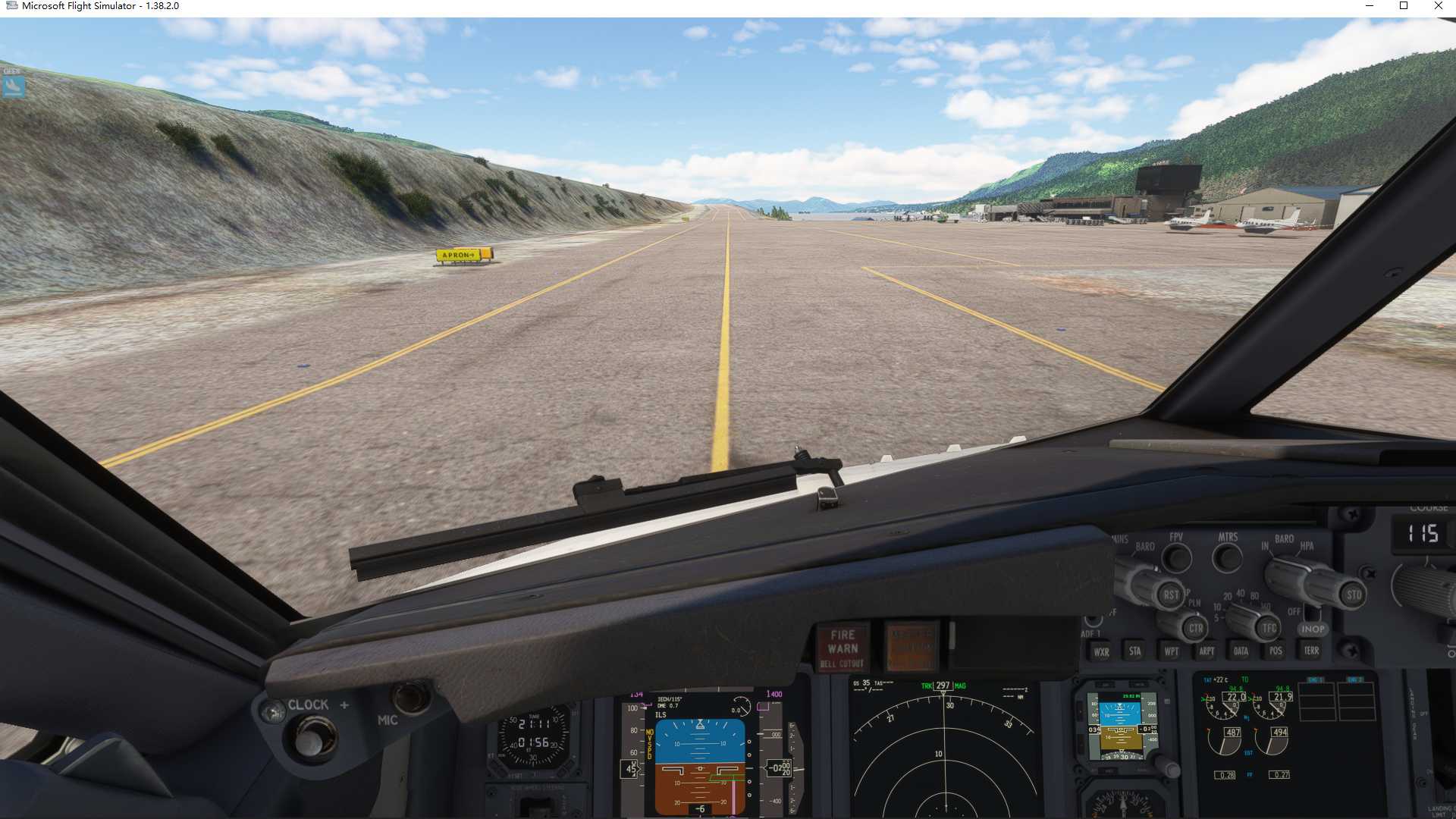
Task: Toggle the TFC traffic knob button
Action: pos(1269,627)
